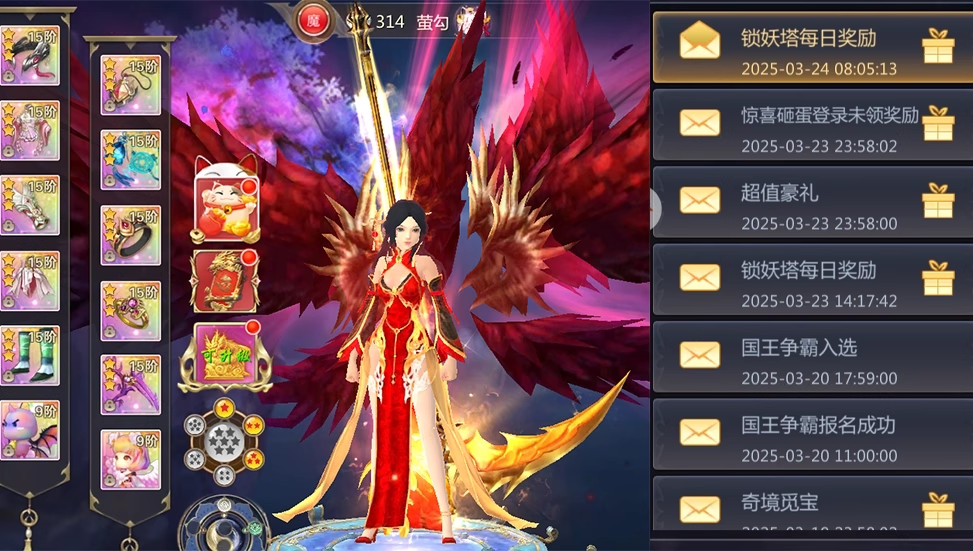Image resolution: width=973 pixels, height=551 pixels.
Task: Open the red envelope dragon icon
Action: click(x=225, y=280)
